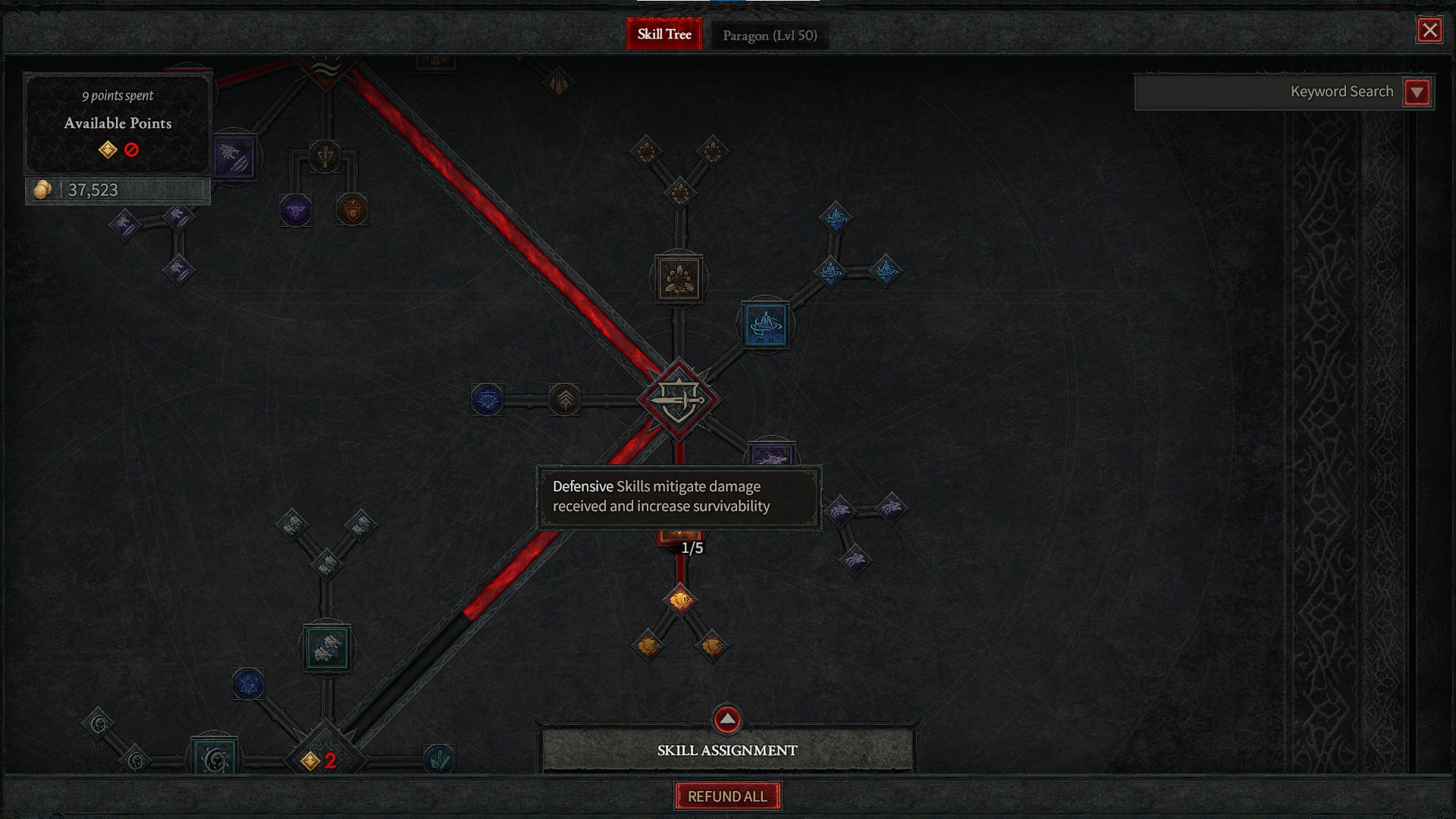Open the Paragon (Lvl 50) tab
Image resolution: width=1456 pixels, height=819 pixels.
tap(769, 36)
